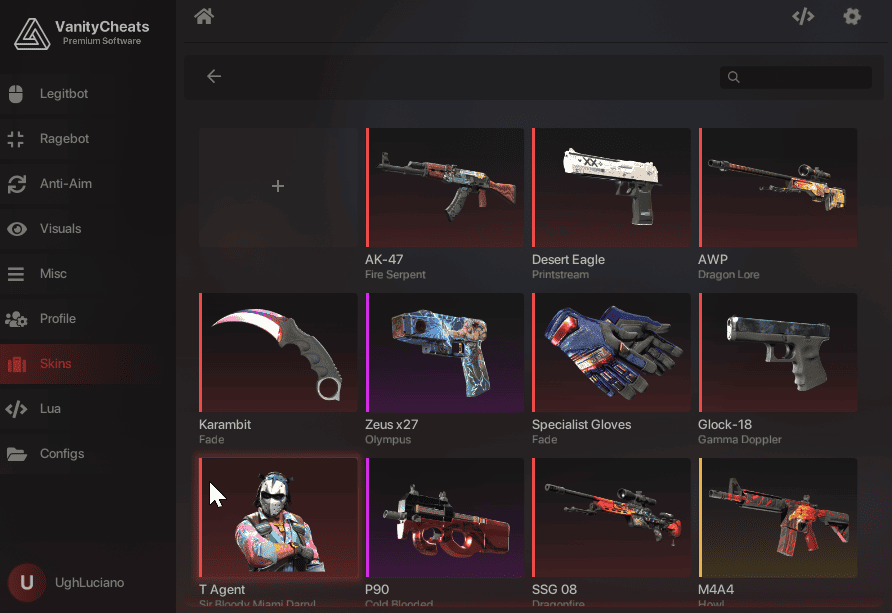Switch to the Ragebot menu

(x=64, y=139)
